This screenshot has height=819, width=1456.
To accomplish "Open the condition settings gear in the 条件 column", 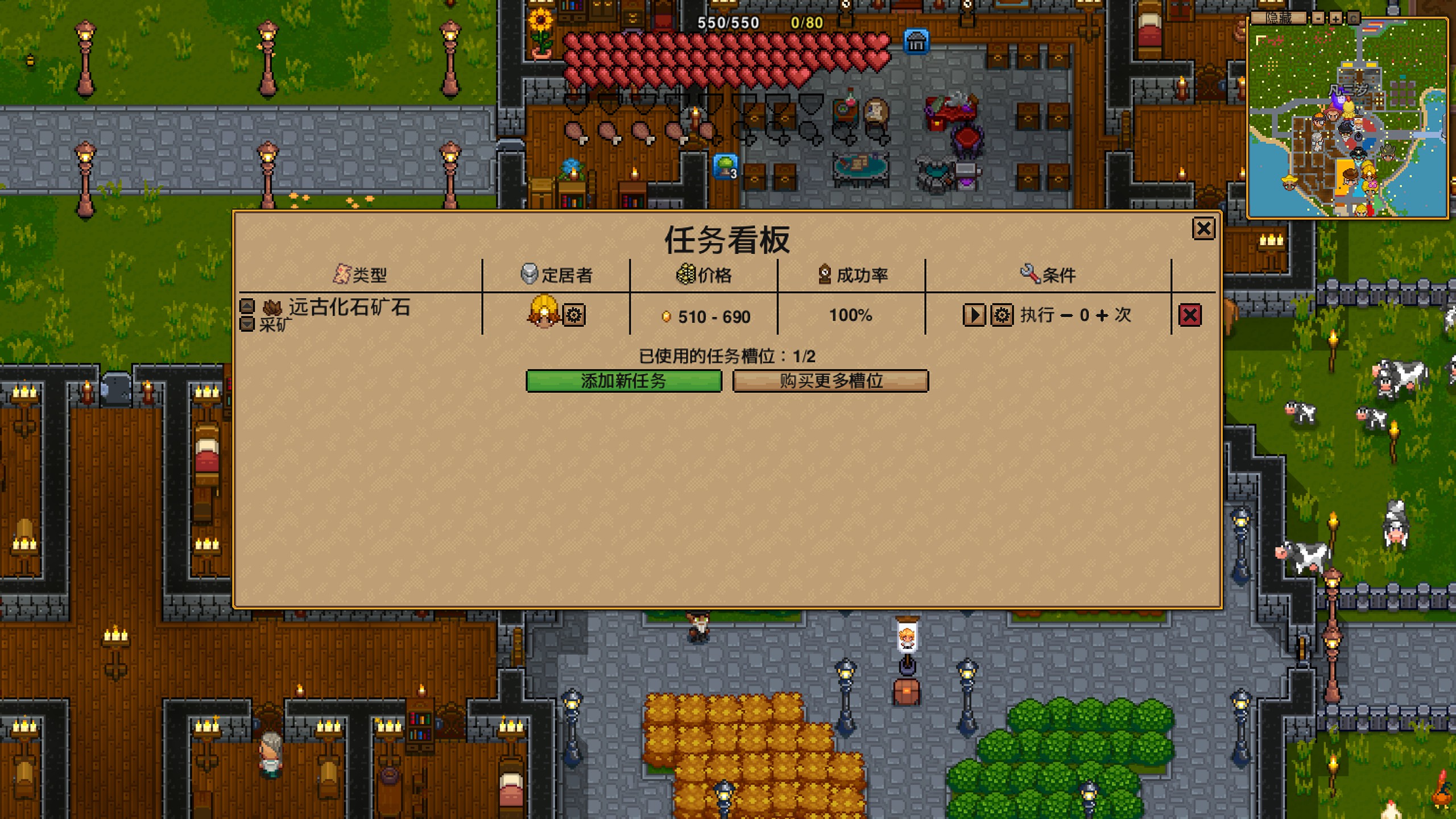I will (1002, 315).
